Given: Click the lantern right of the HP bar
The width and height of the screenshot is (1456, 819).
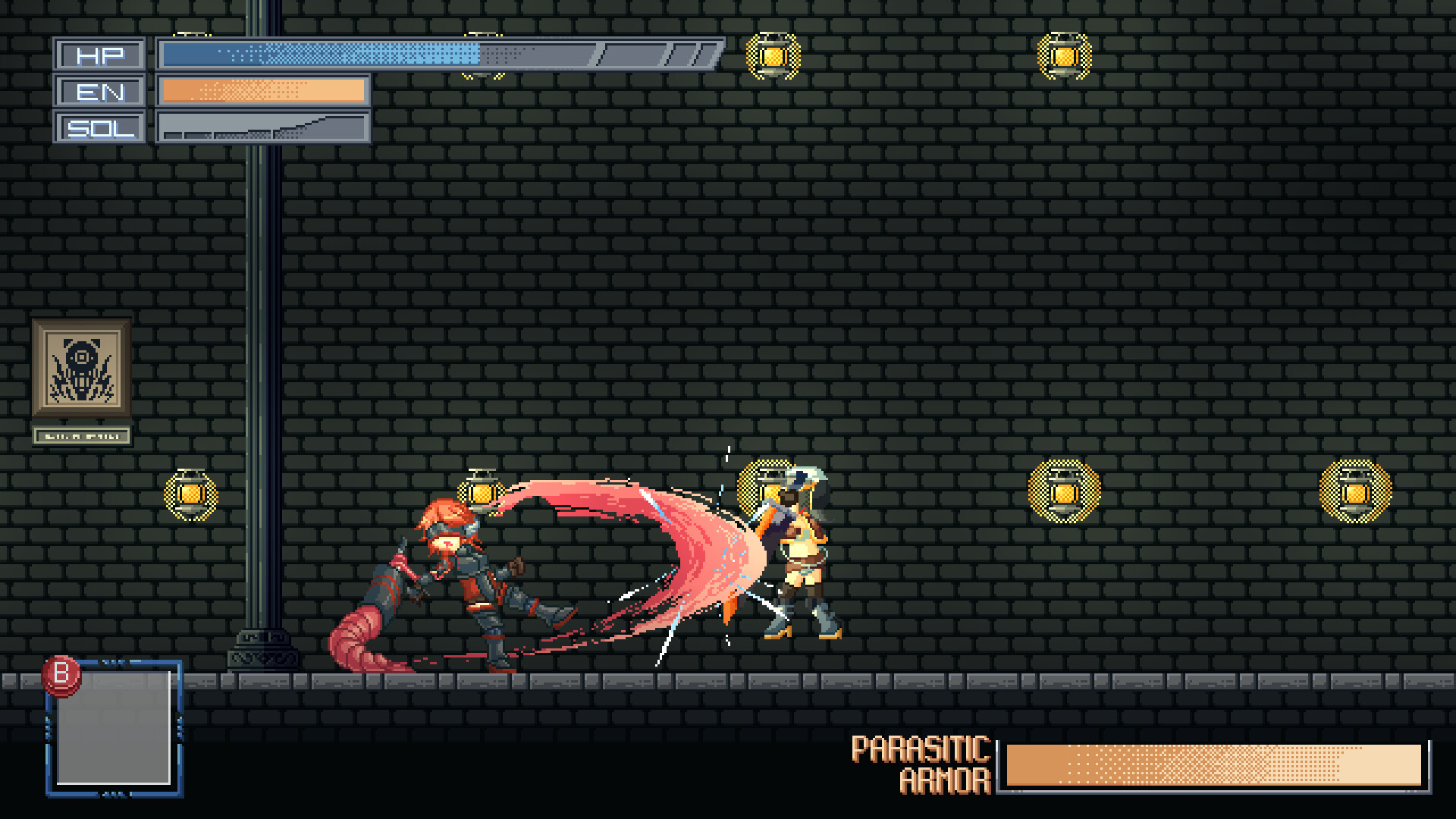Looking at the screenshot, I should click(x=774, y=55).
